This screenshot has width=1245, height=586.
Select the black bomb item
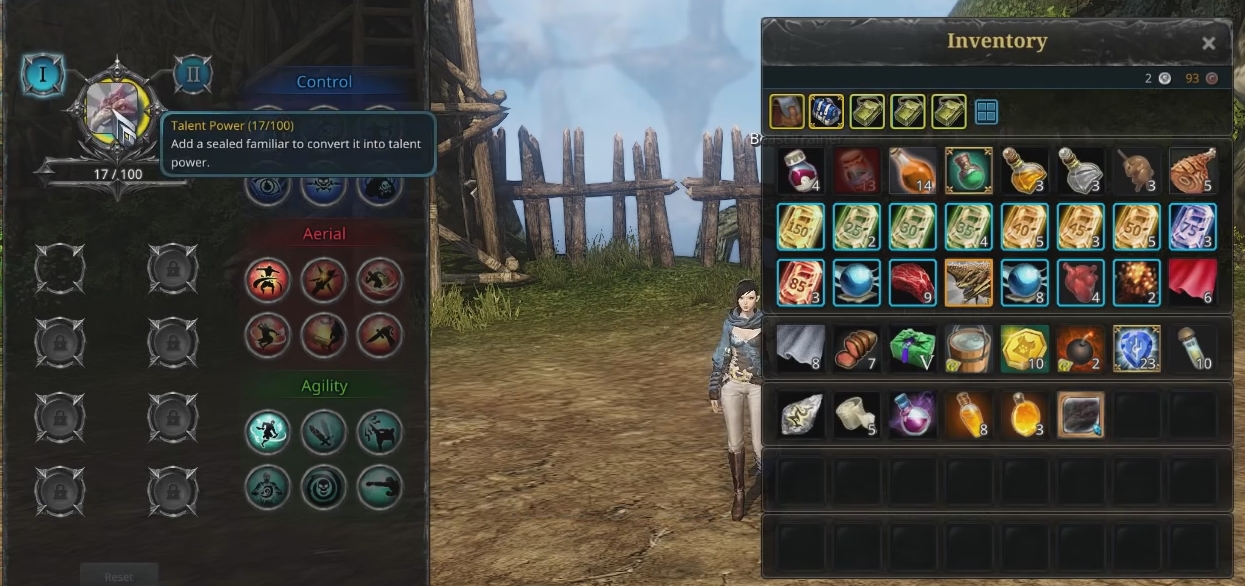(1080, 347)
